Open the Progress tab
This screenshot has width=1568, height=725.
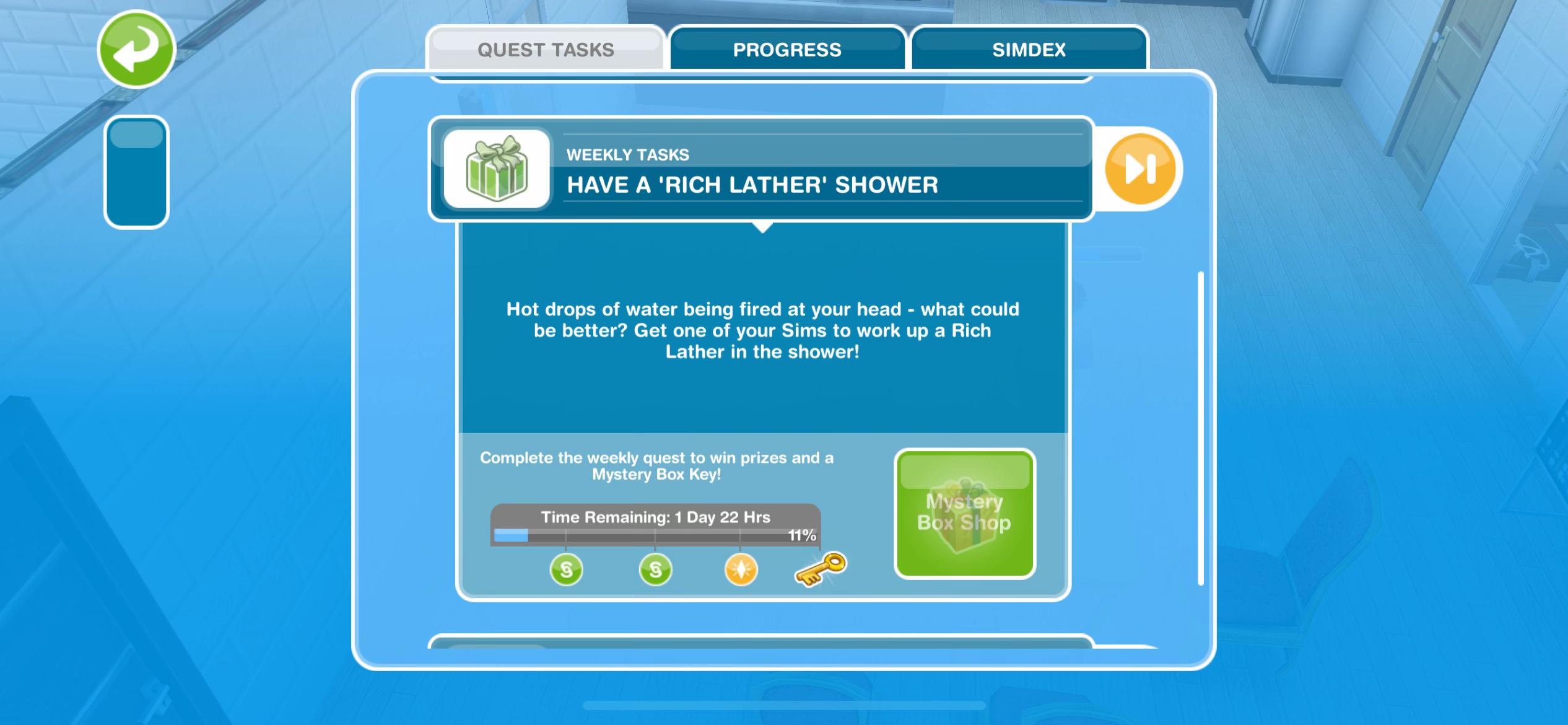click(786, 49)
